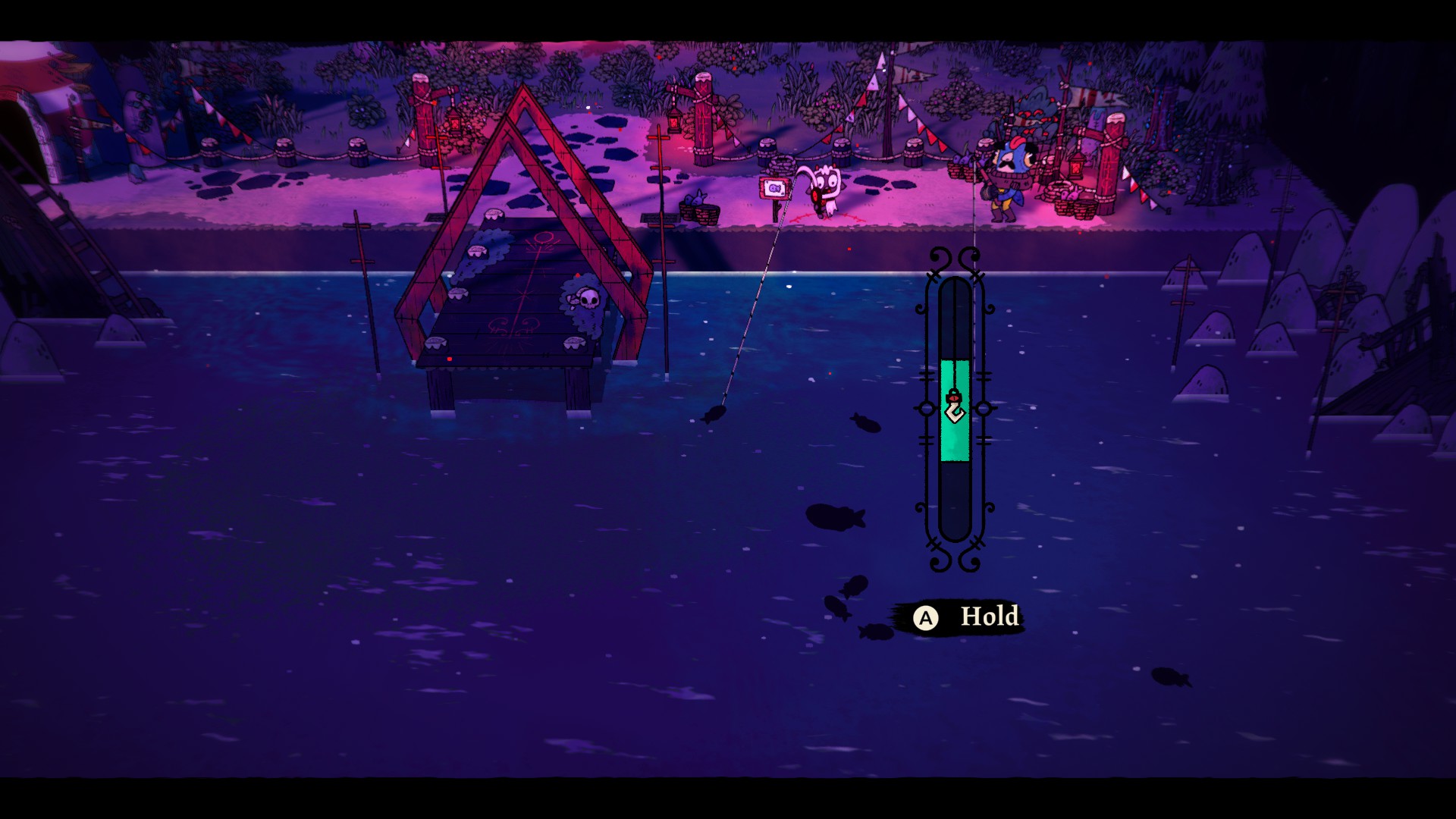1456x819 pixels.
Task: Click the red dot marker on the dock edge
Action: pyautogui.click(x=450, y=359)
